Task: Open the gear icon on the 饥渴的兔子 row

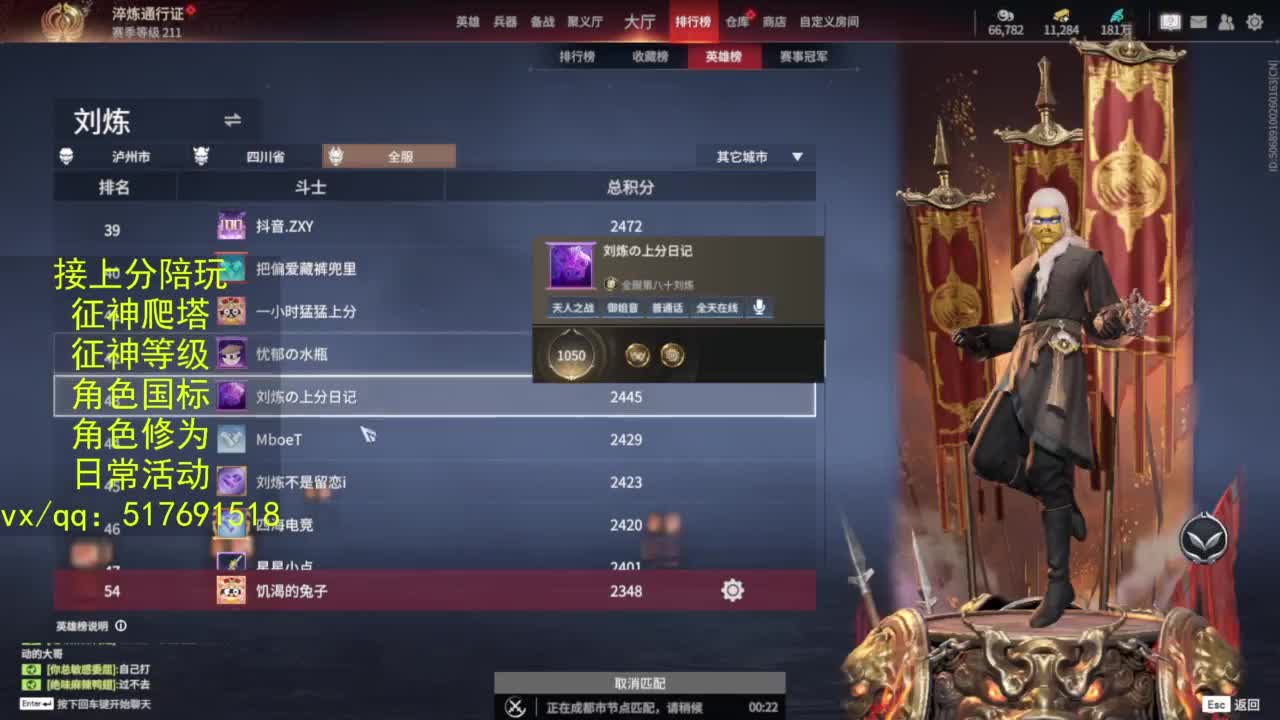Action: tap(731, 591)
